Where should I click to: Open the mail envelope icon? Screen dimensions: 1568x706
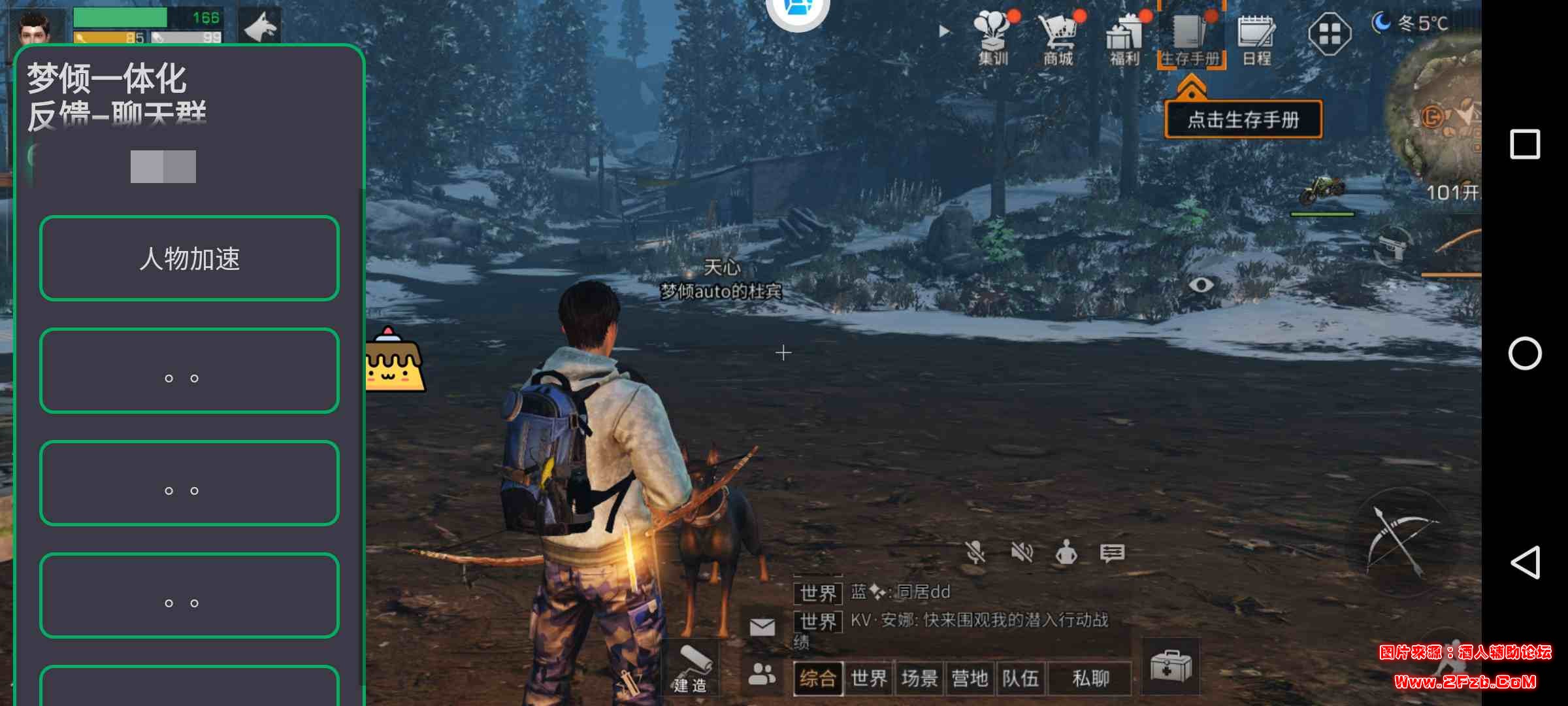point(762,628)
